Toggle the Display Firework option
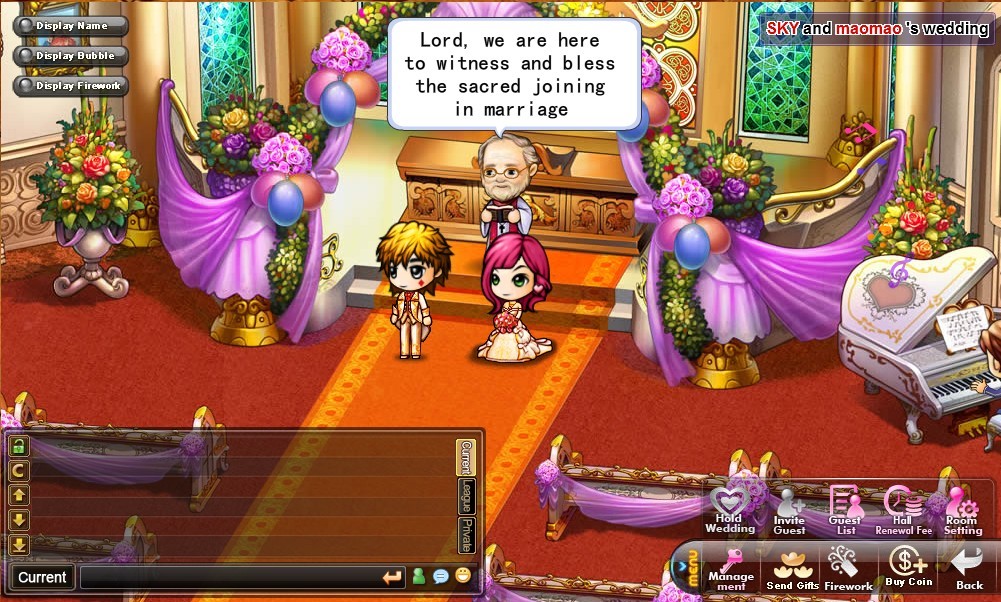The width and height of the screenshot is (1001, 602). click(x=70, y=86)
